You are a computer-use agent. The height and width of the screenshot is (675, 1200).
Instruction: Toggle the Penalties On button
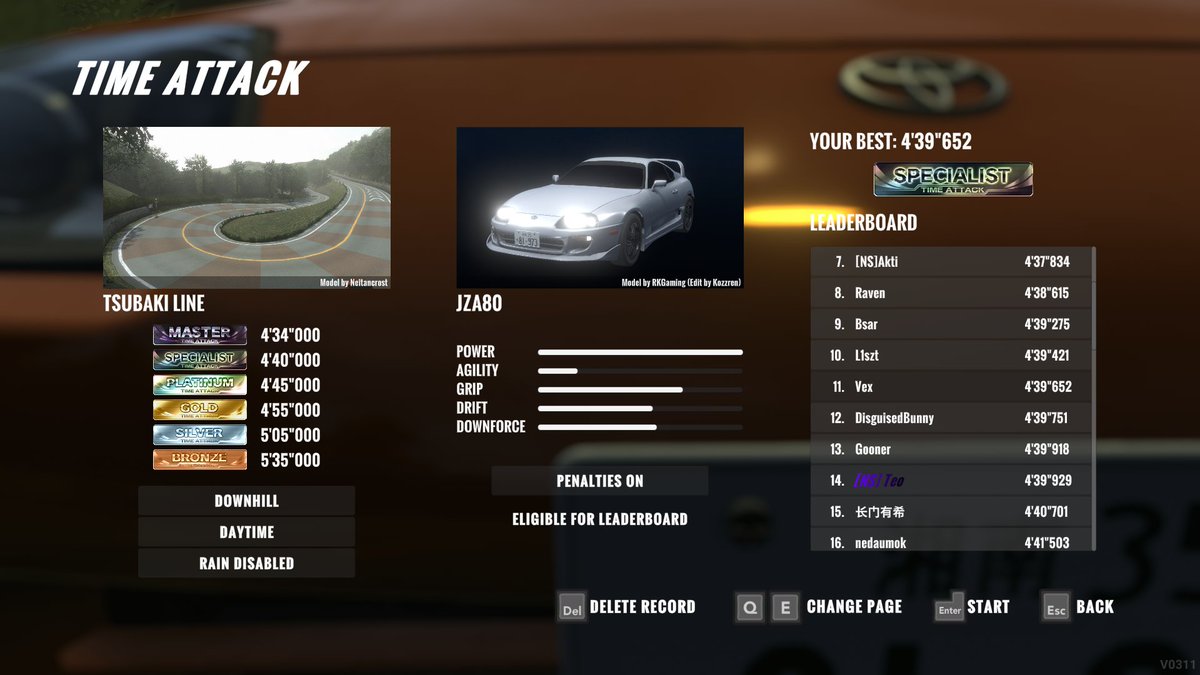click(599, 481)
